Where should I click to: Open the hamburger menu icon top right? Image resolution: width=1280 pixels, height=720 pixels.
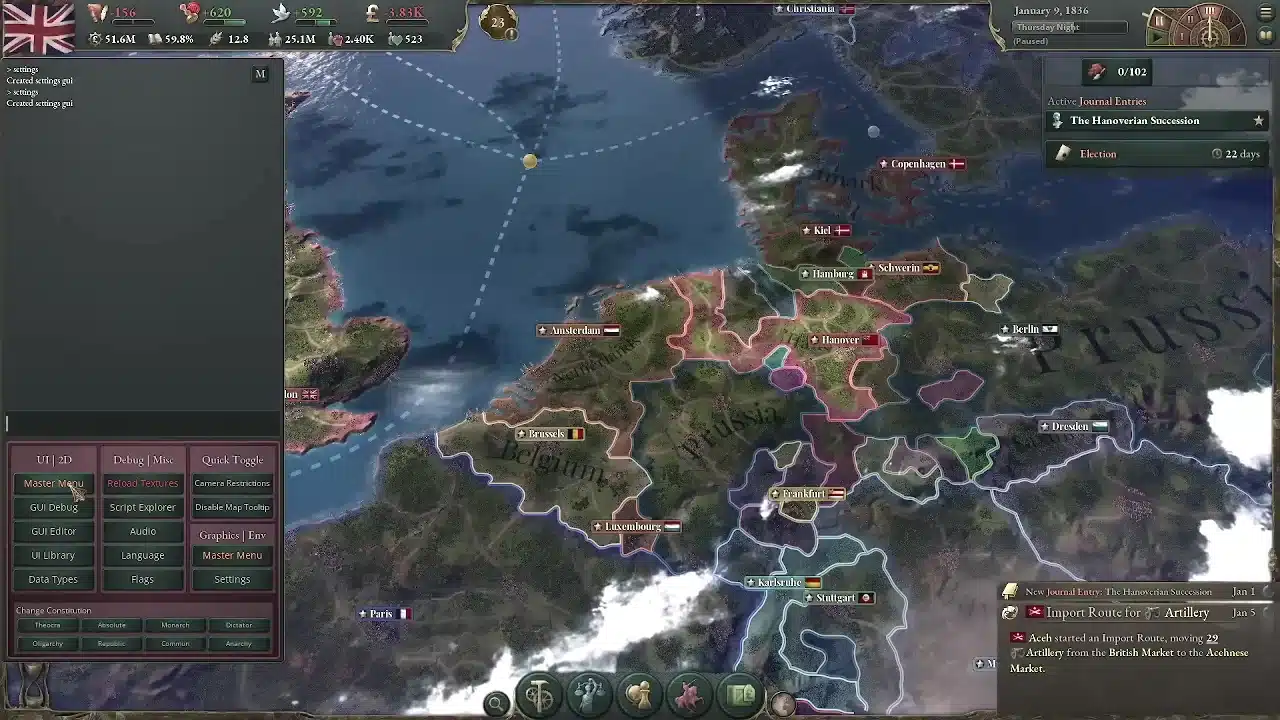(1266, 11)
